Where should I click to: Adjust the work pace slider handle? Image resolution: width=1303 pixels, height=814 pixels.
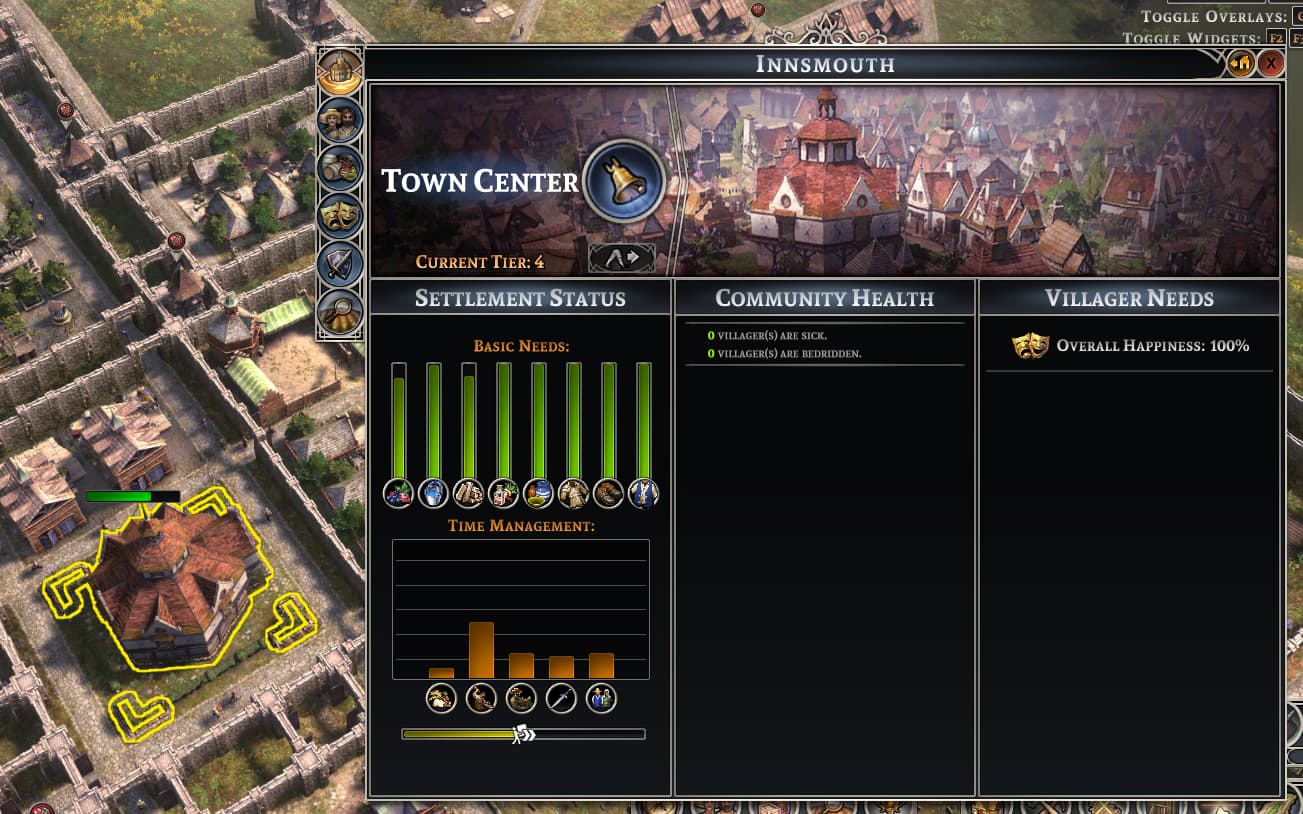[x=523, y=734]
